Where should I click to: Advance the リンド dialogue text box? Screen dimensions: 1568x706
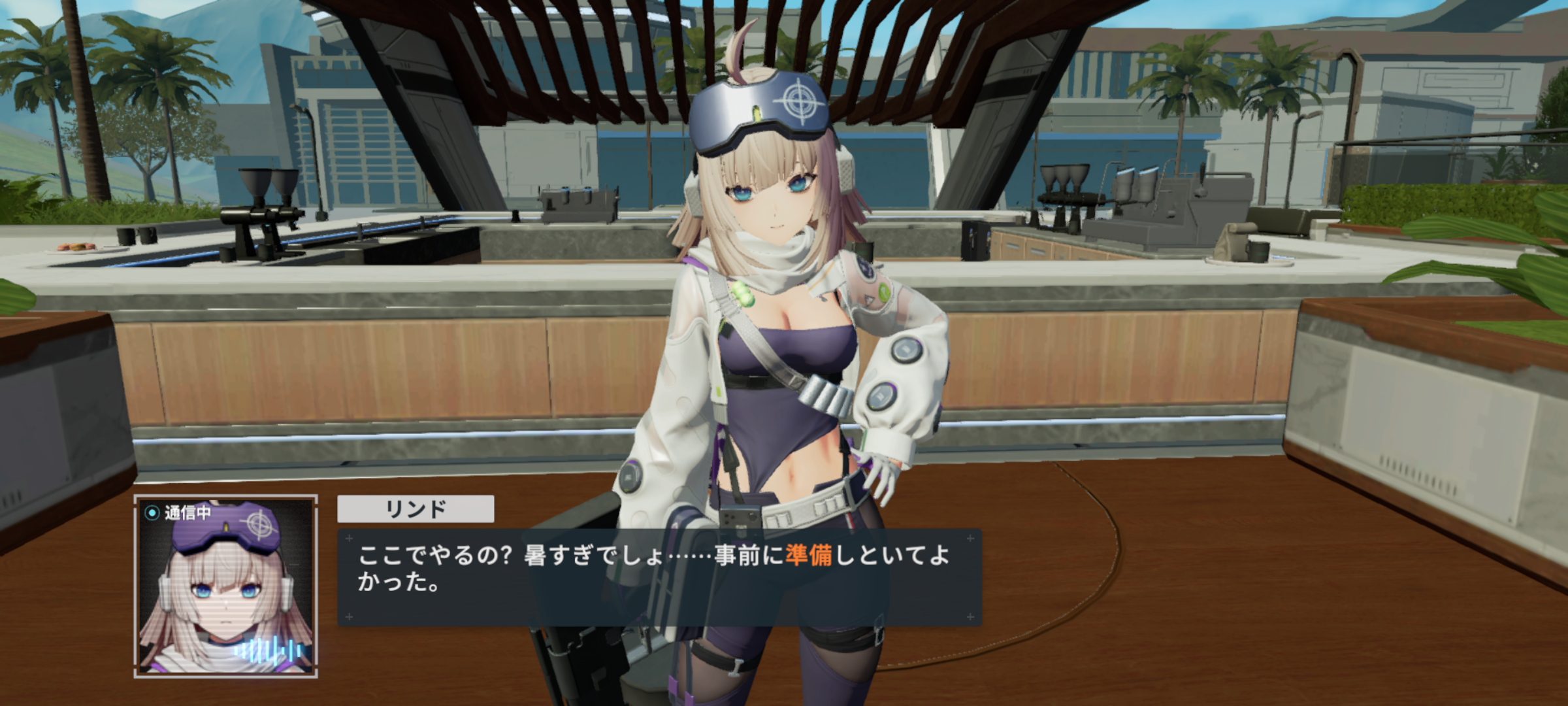tap(659, 577)
